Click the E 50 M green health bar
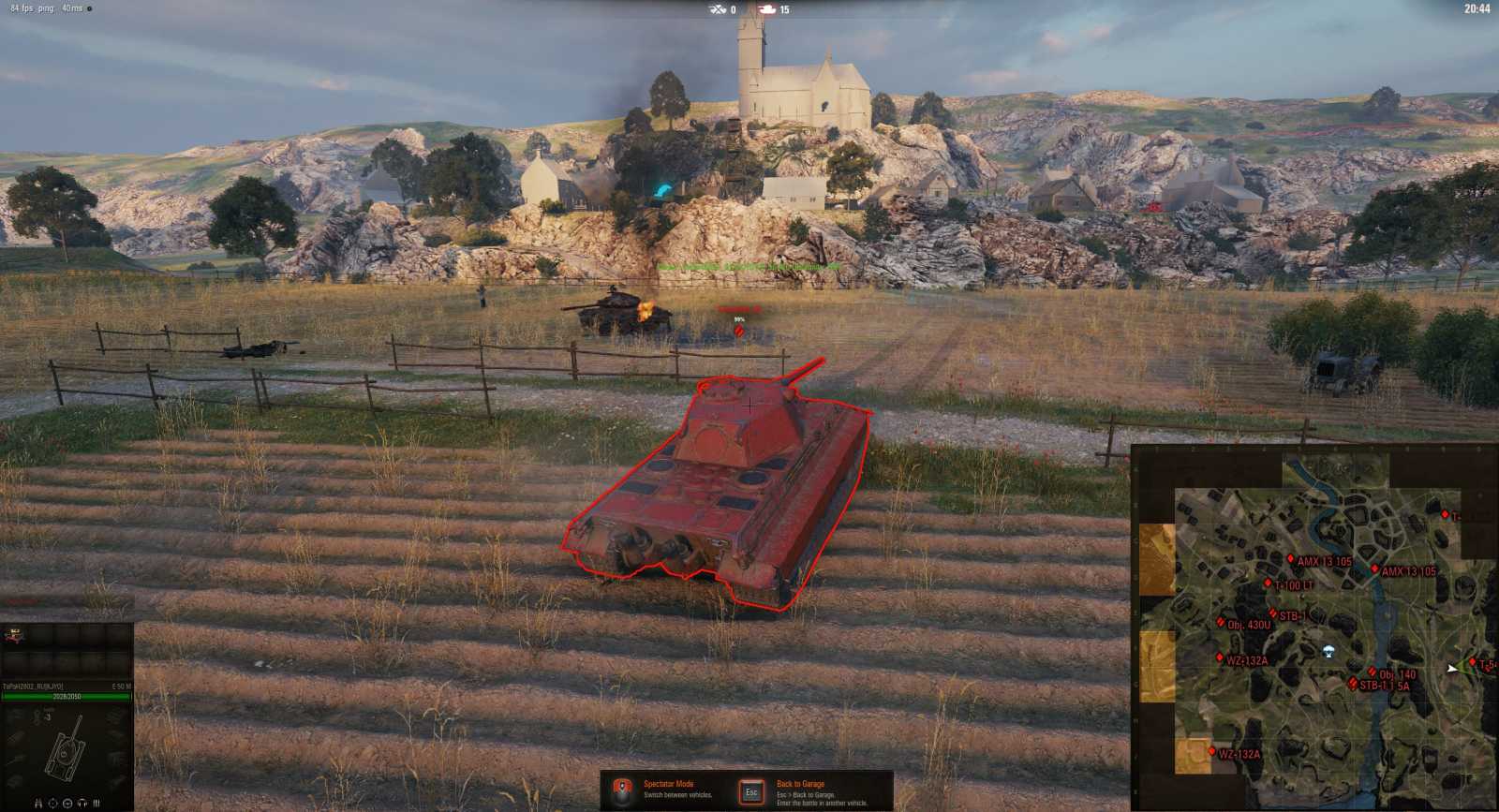This screenshot has height=812, width=1499. 66,698
